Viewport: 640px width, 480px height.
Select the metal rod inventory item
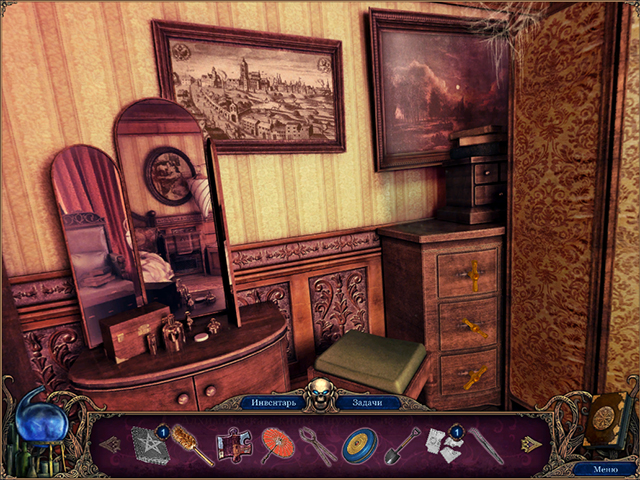pos(485,445)
